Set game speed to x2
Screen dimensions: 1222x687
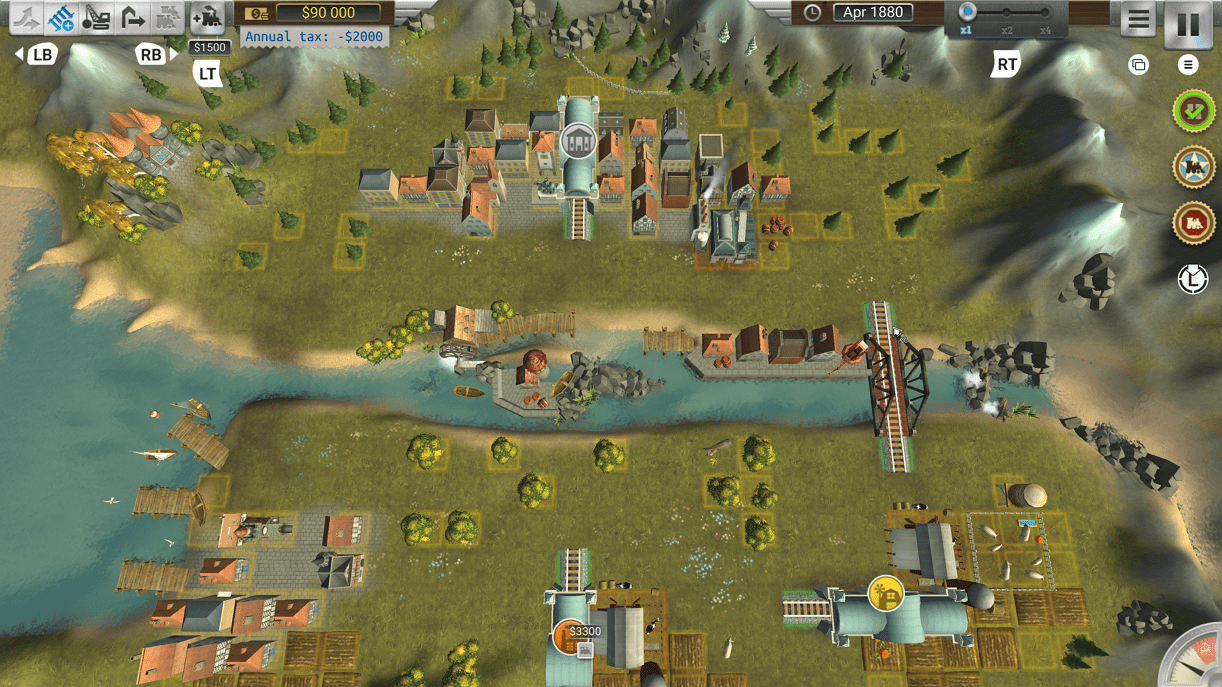click(x=1007, y=14)
